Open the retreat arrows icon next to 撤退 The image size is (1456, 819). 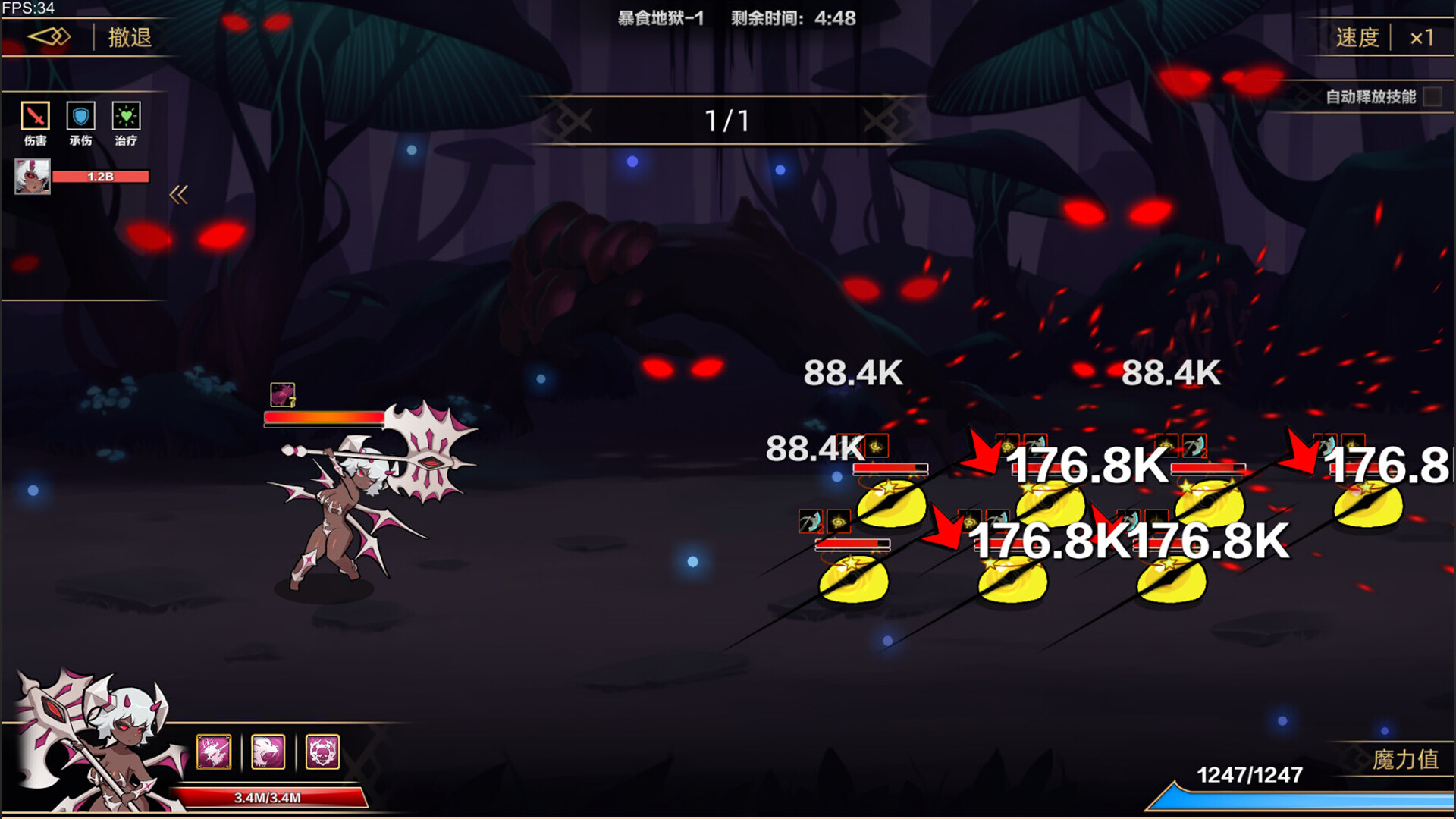pos(47,37)
